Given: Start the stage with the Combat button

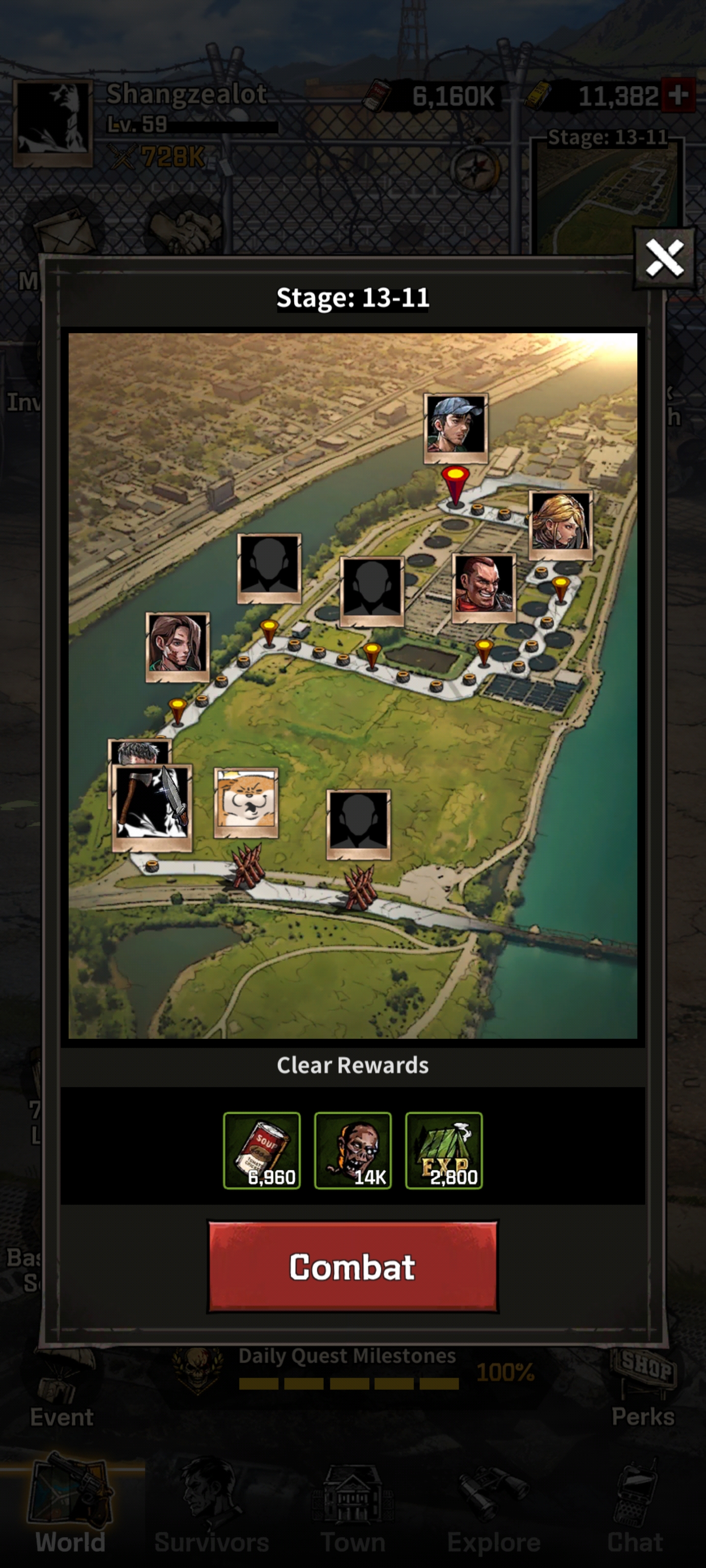Looking at the screenshot, I should (x=352, y=1266).
